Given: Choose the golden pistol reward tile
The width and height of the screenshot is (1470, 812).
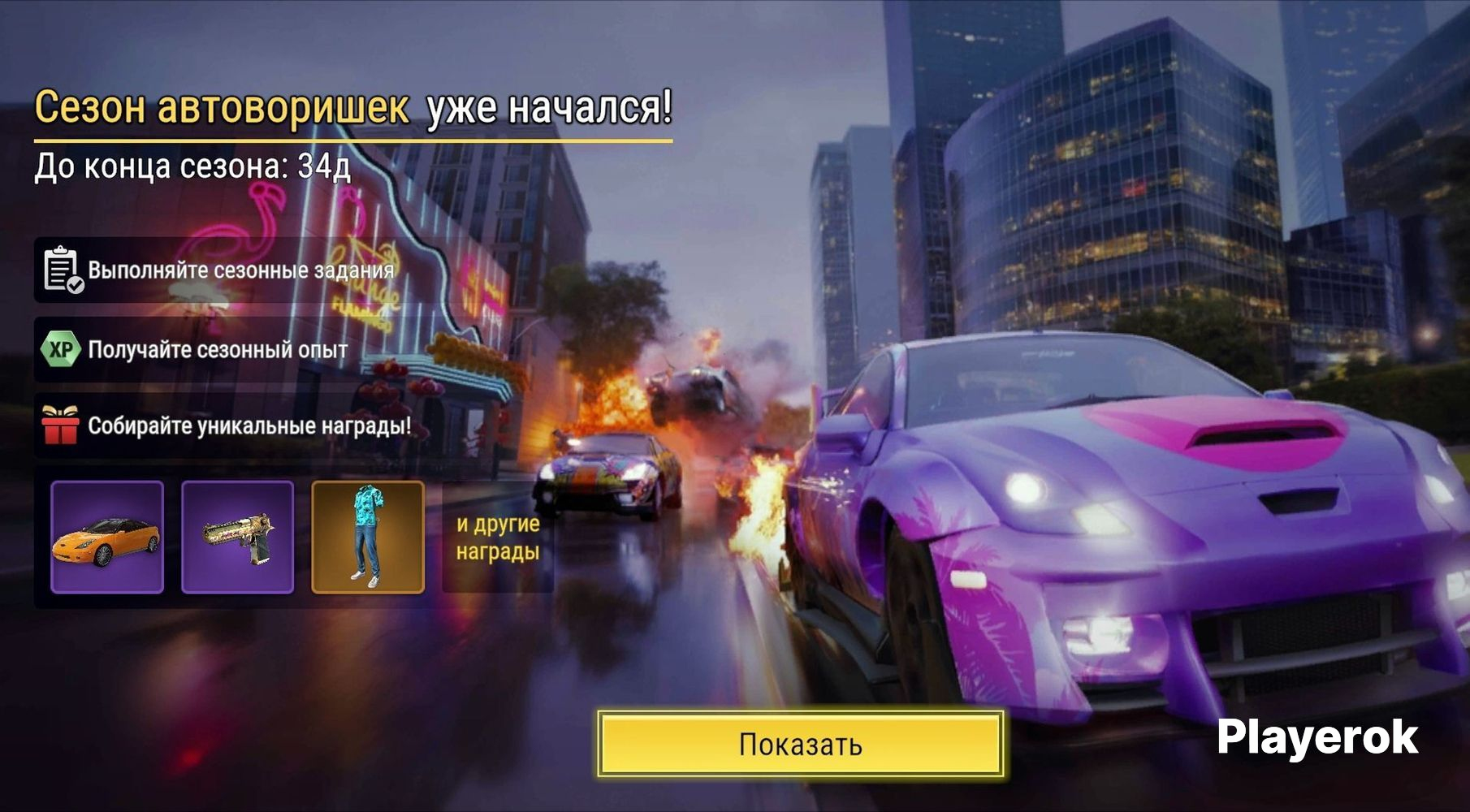Looking at the screenshot, I should [237, 537].
